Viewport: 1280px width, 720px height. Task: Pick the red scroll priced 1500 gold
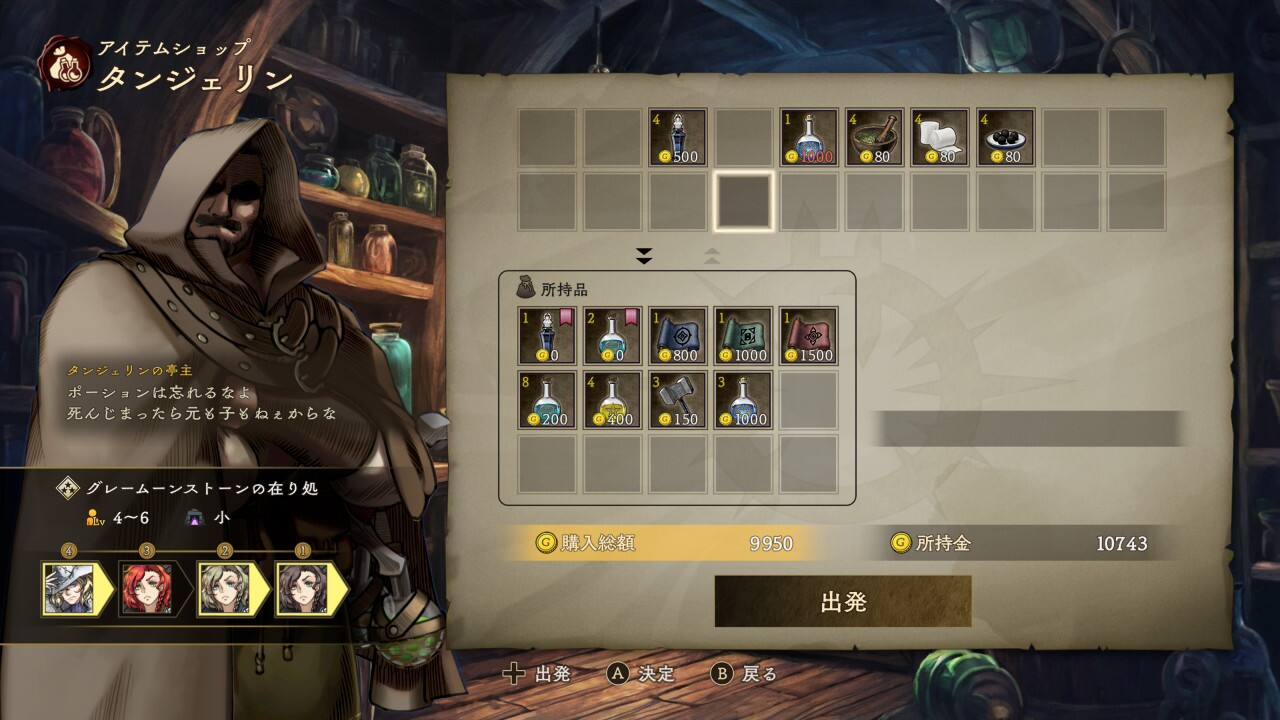point(809,335)
